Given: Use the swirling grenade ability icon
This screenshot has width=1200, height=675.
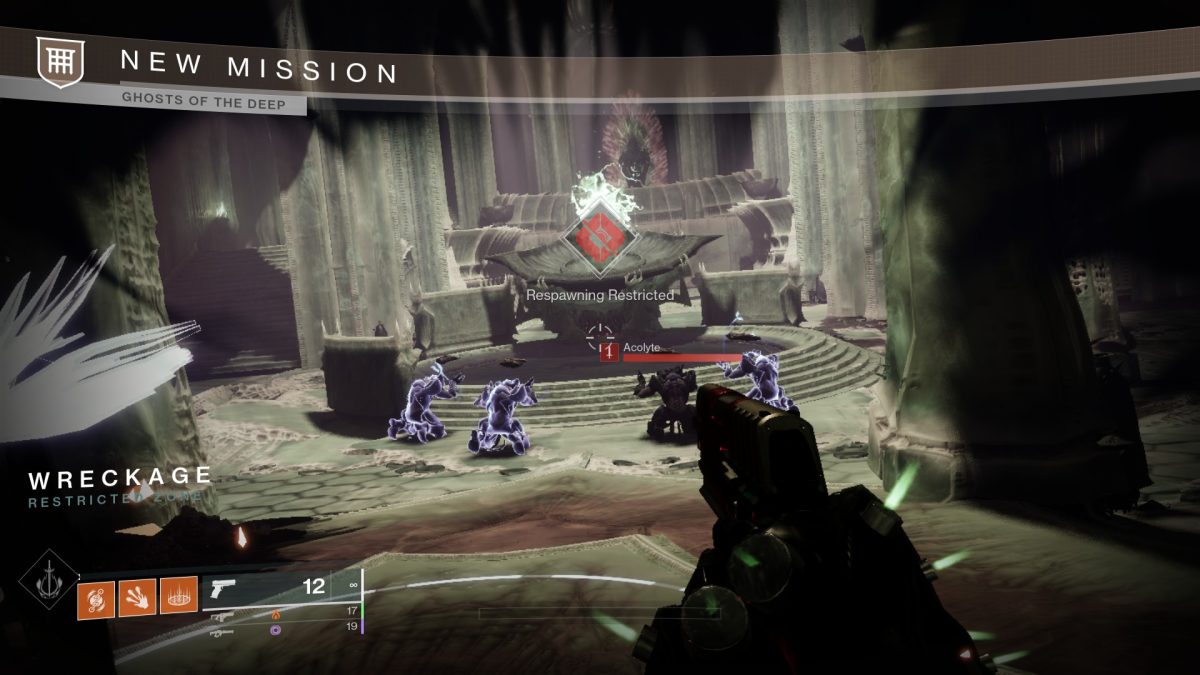Looking at the screenshot, I should click(x=95, y=599).
